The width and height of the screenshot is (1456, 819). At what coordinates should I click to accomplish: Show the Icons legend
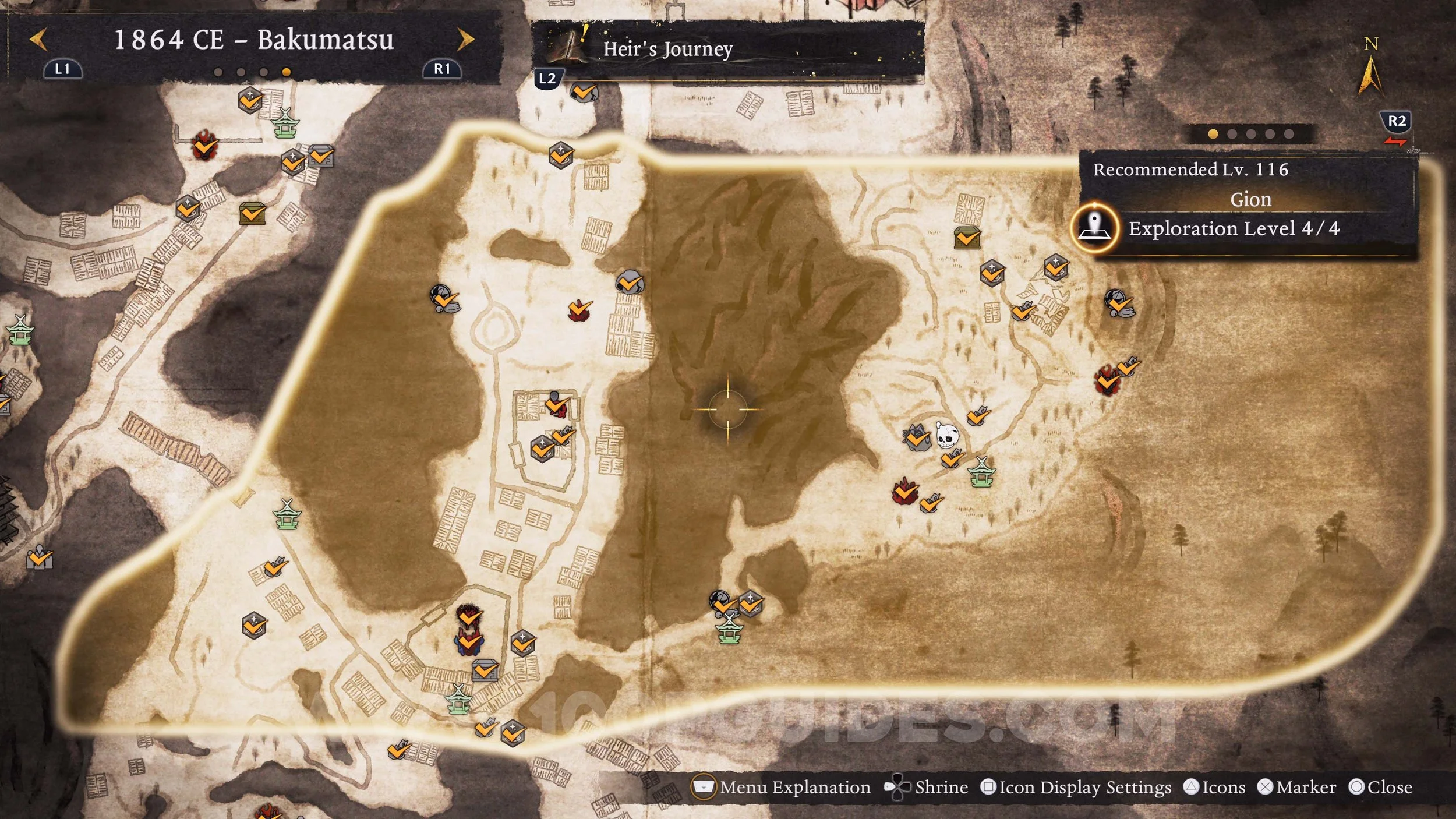point(1215,788)
